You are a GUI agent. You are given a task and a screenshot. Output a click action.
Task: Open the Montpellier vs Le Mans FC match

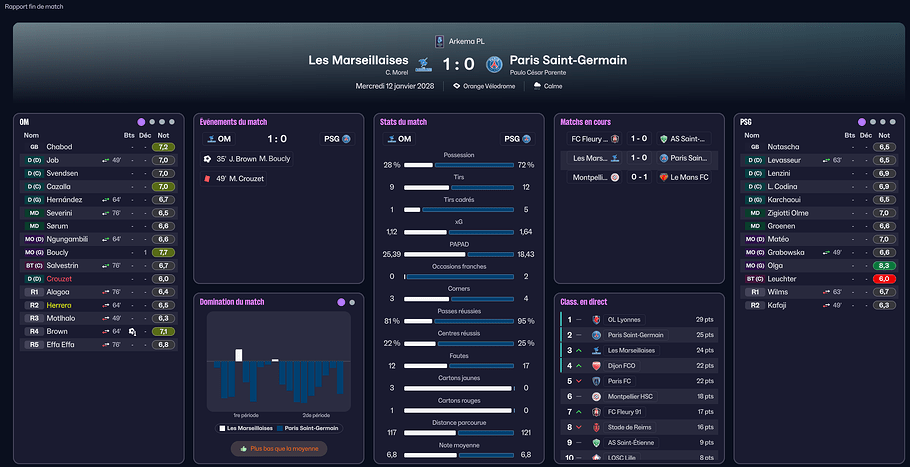point(638,177)
